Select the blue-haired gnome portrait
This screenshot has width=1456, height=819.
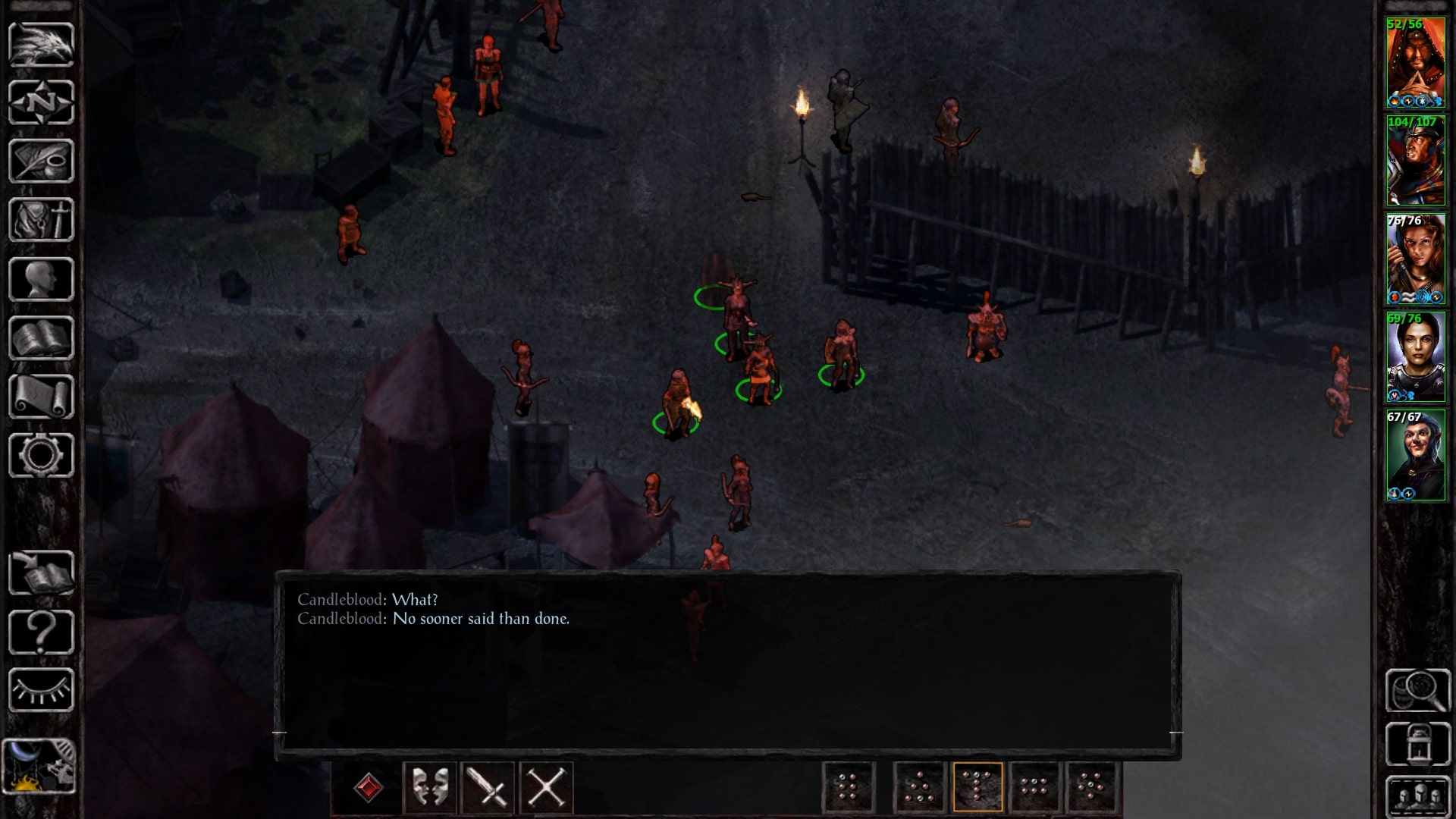click(x=1416, y=456)
